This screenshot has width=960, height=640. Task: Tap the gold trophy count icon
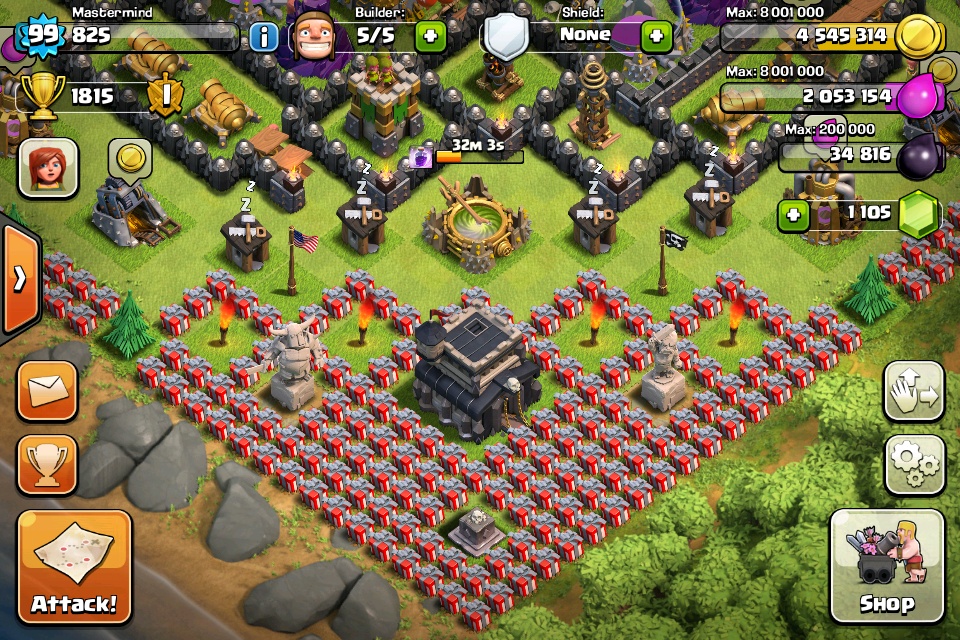click(42, 97)
